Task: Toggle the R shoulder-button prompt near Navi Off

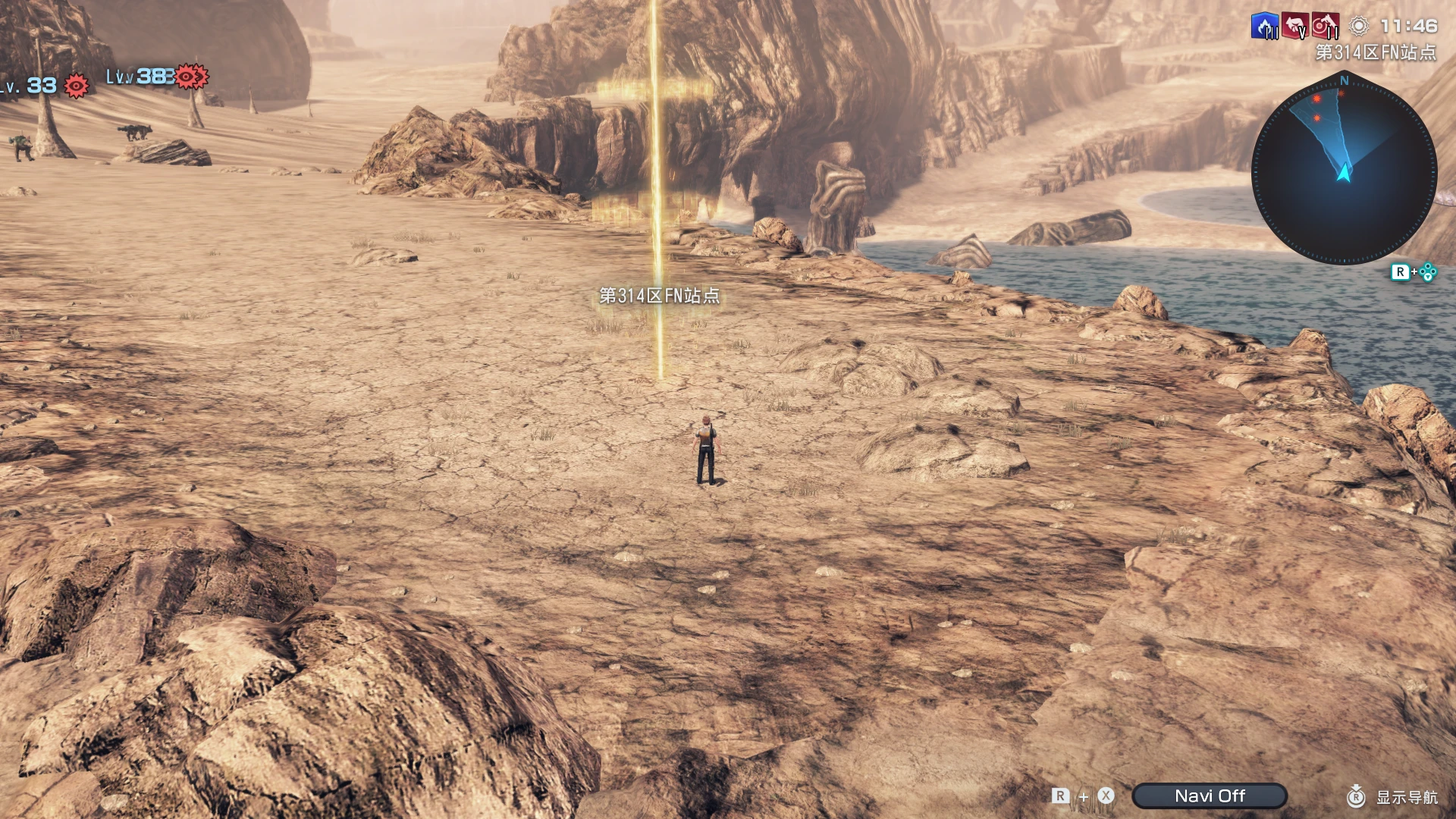Action: point(1059,796)
